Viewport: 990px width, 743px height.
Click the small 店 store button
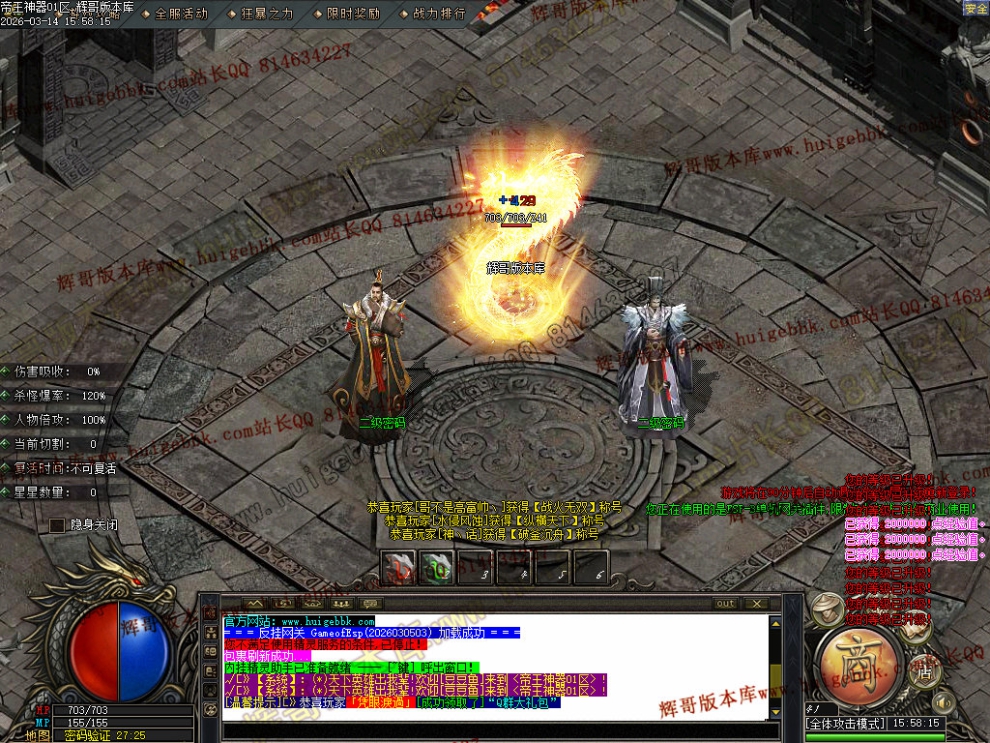point(925,672)
